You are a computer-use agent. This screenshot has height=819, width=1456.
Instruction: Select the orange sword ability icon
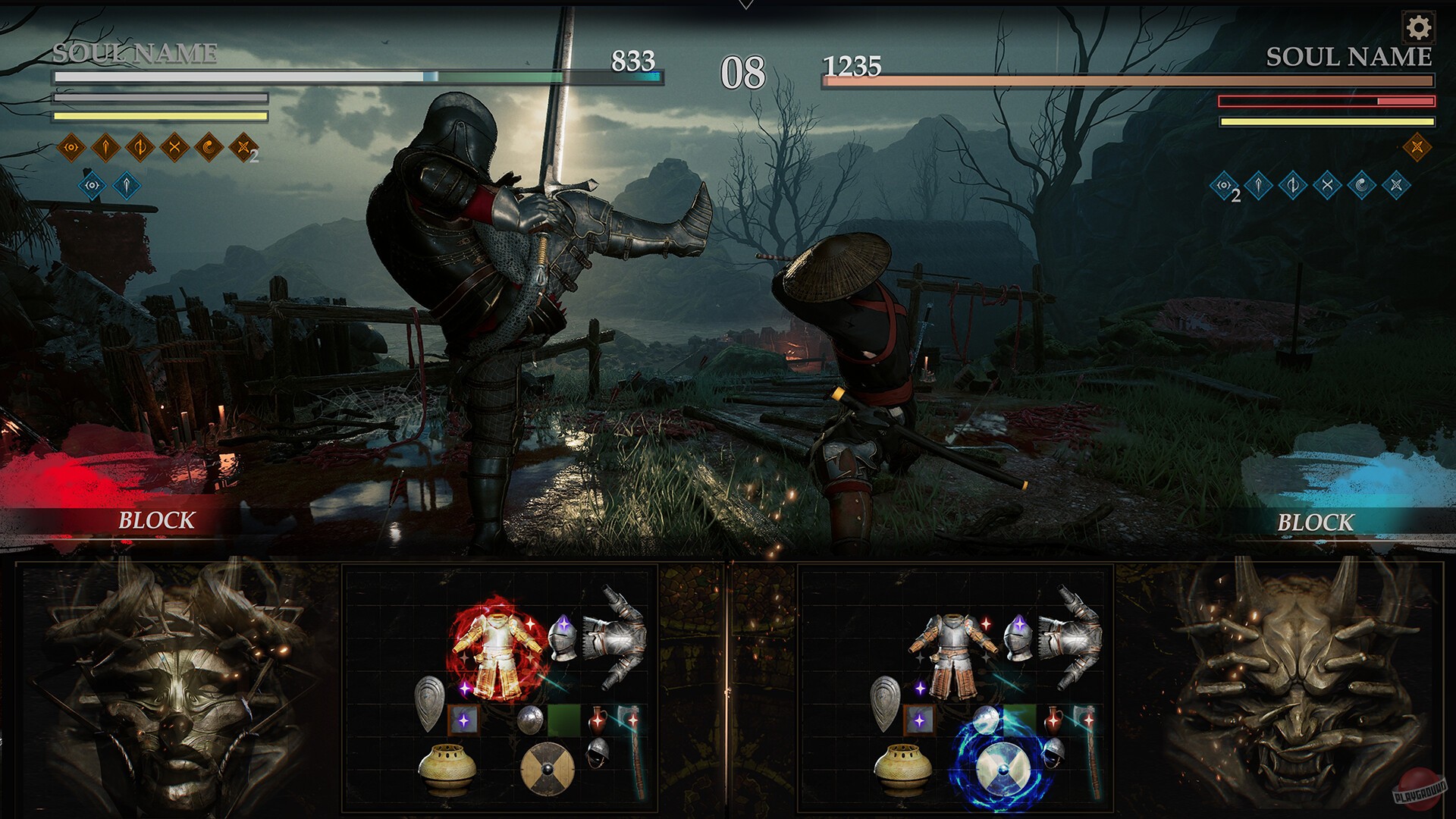[x=105, y=147]
